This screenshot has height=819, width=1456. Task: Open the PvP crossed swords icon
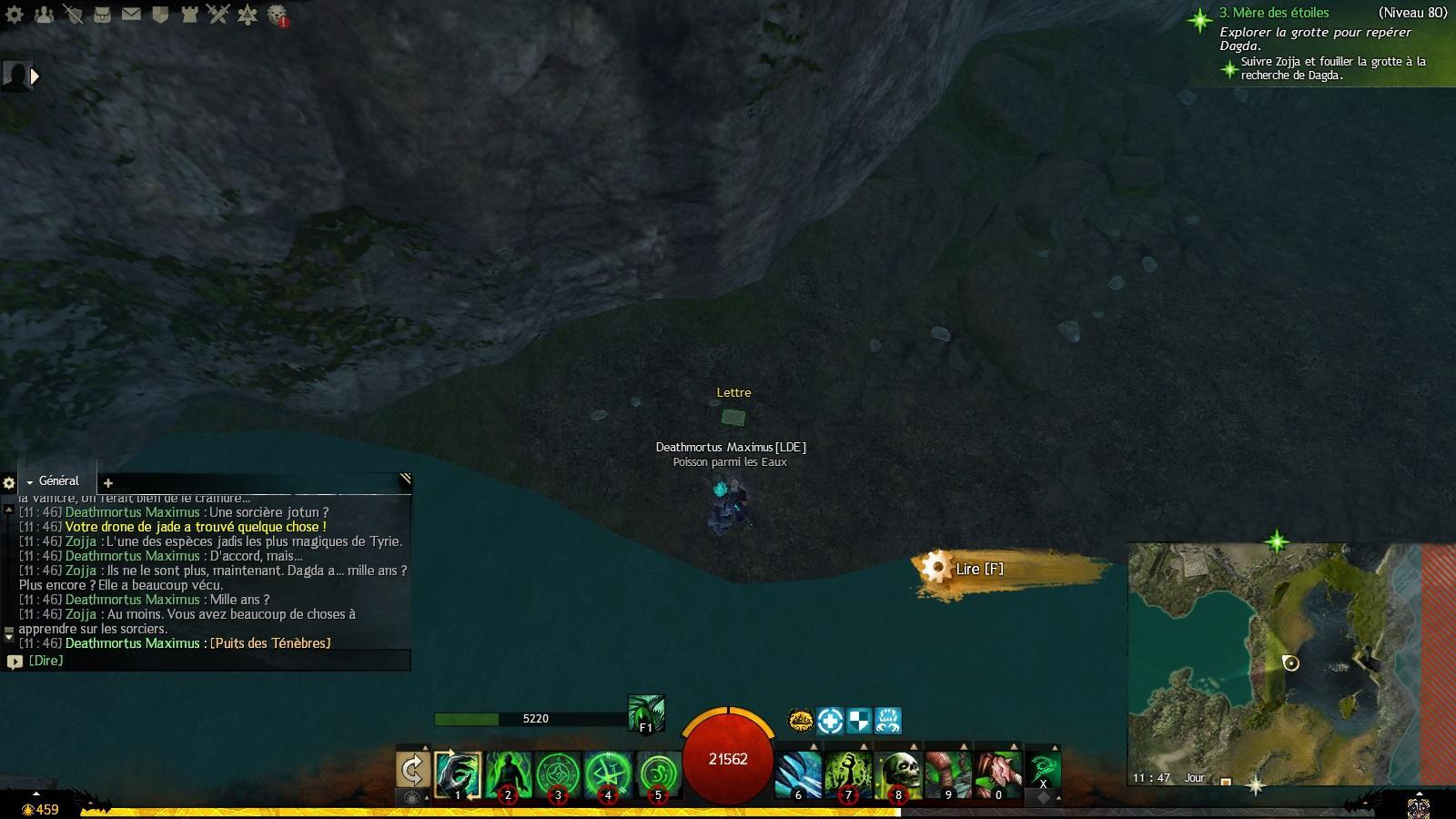click(x=218, y=15)
